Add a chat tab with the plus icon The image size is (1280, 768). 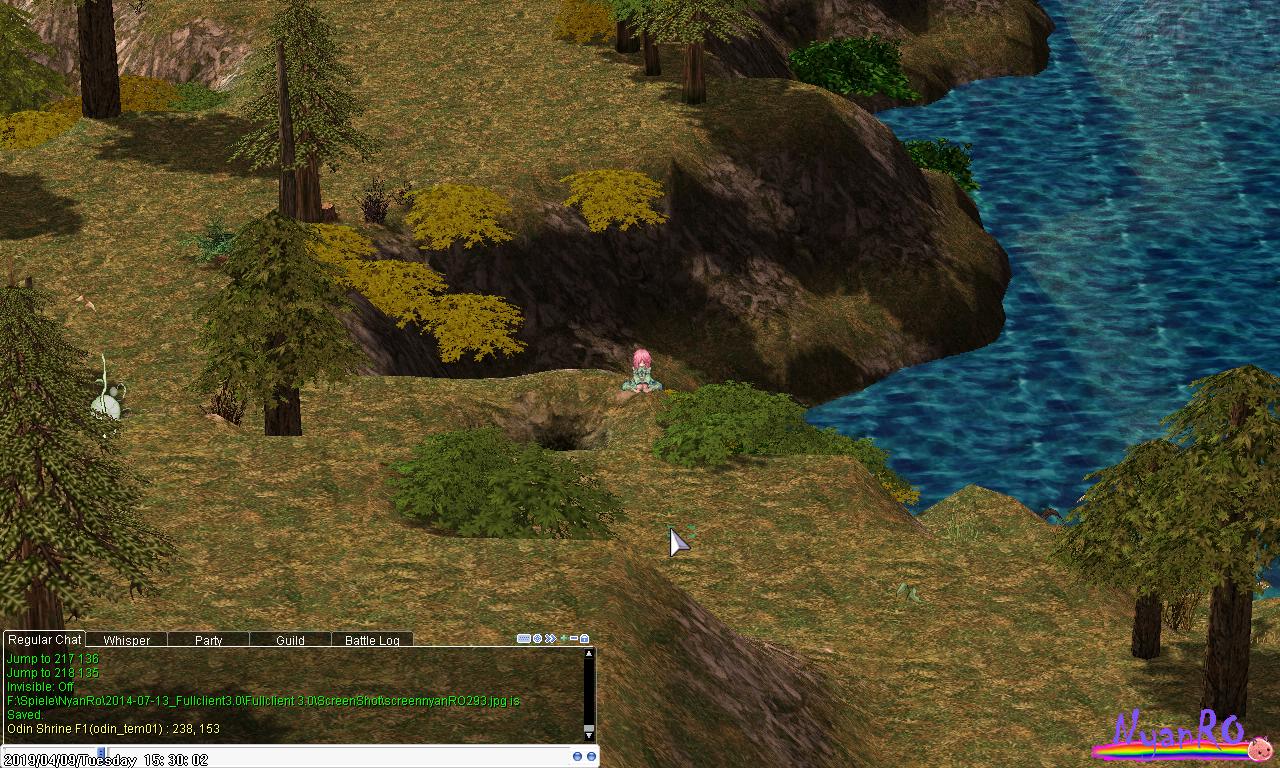point(563,638)
